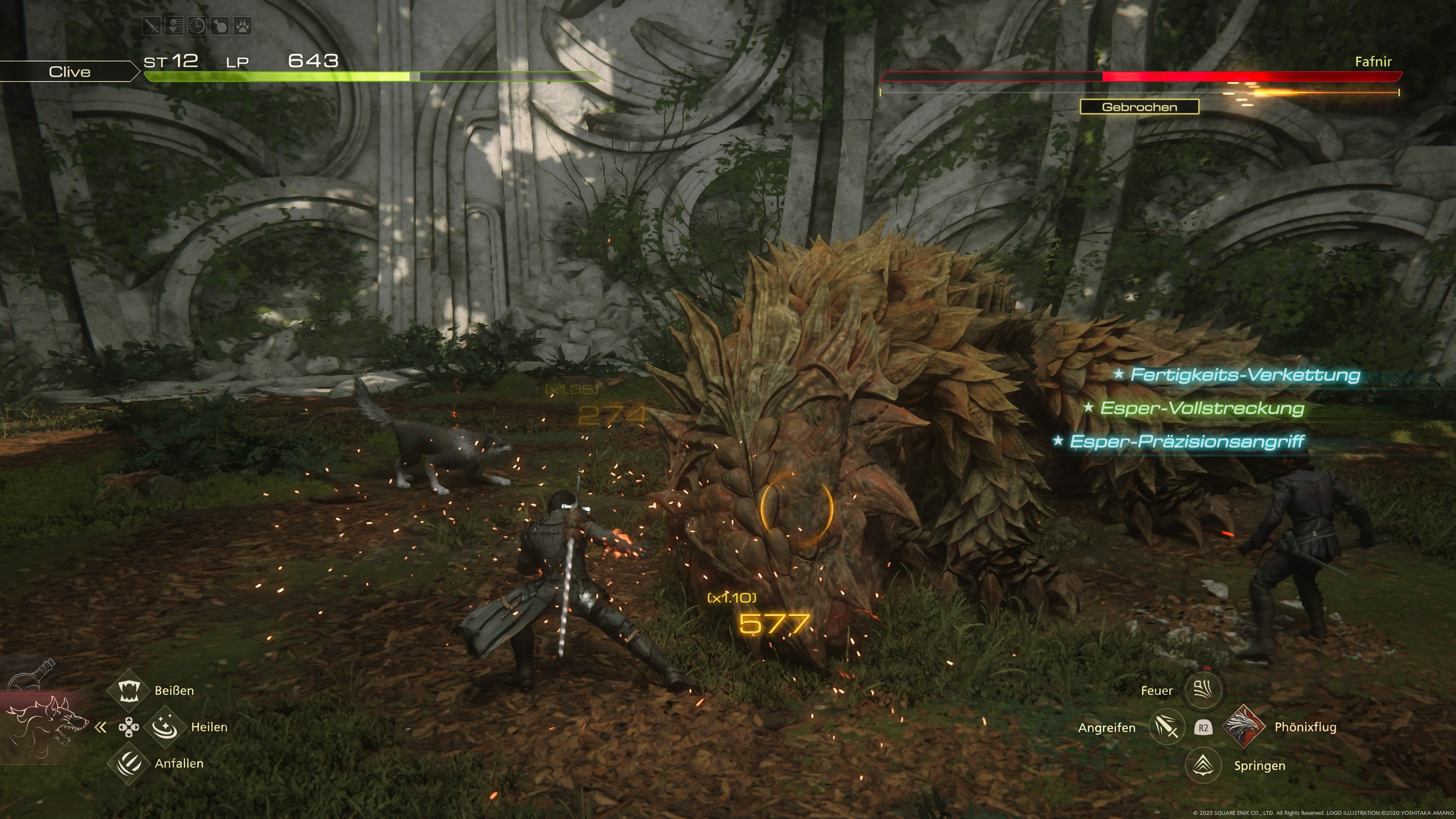This screenshot has height=819, width=1456.
Task: Click the dashing figure status icon
Action: (x=174, y=26)
